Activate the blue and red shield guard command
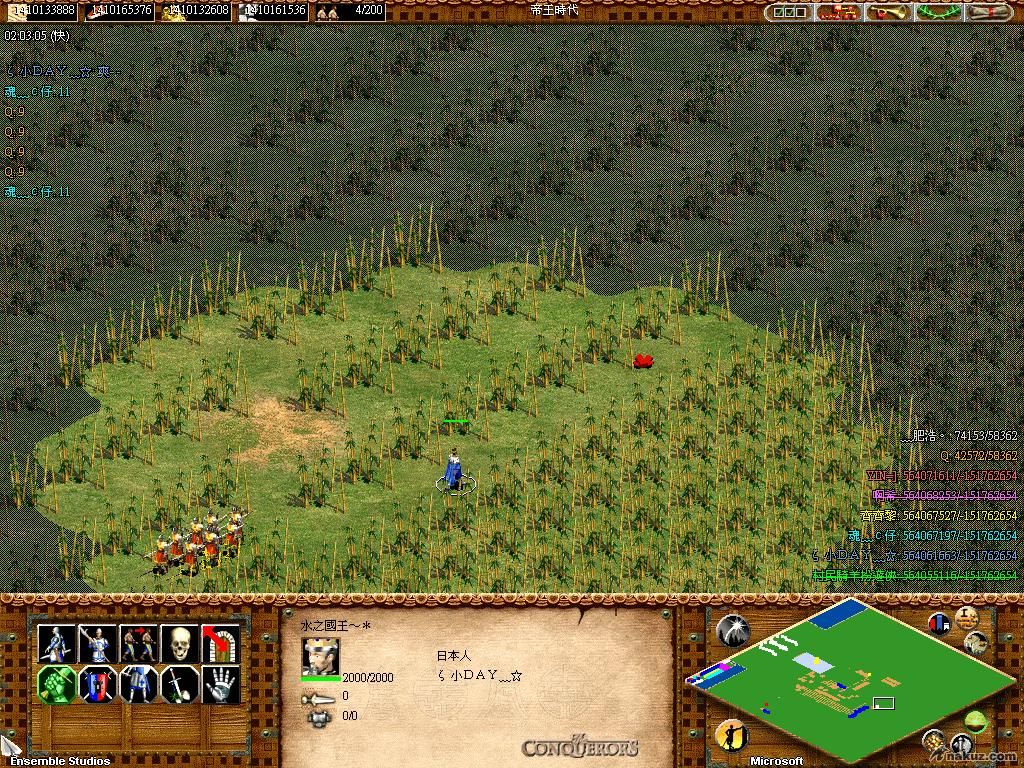 (98, 686)
